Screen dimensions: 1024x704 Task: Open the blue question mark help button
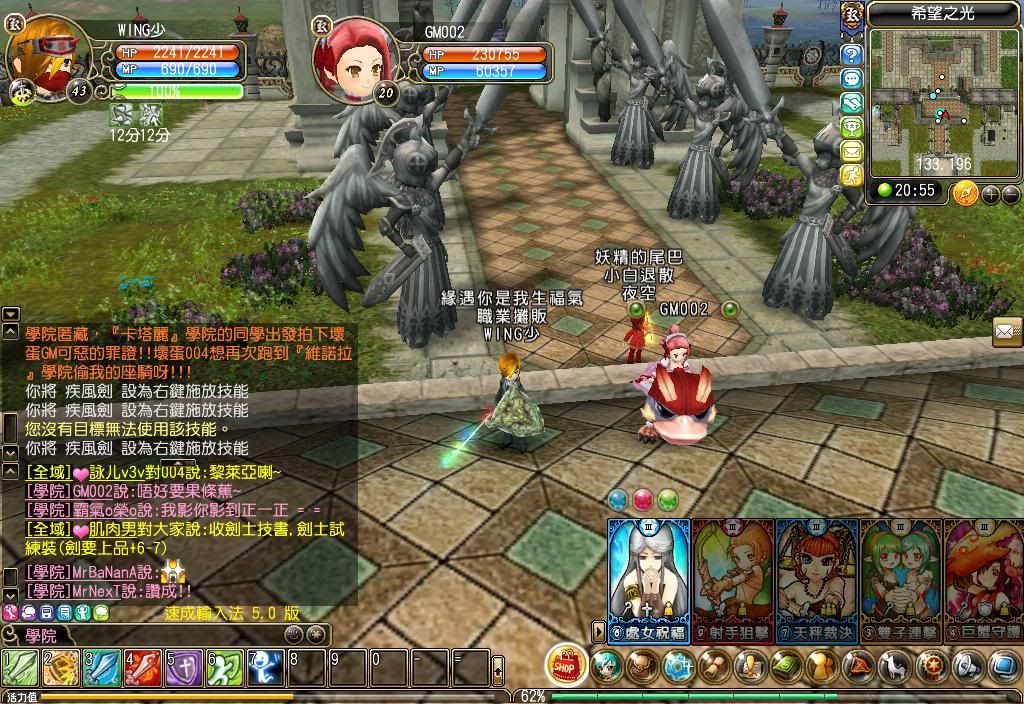(x=851, y=54)
